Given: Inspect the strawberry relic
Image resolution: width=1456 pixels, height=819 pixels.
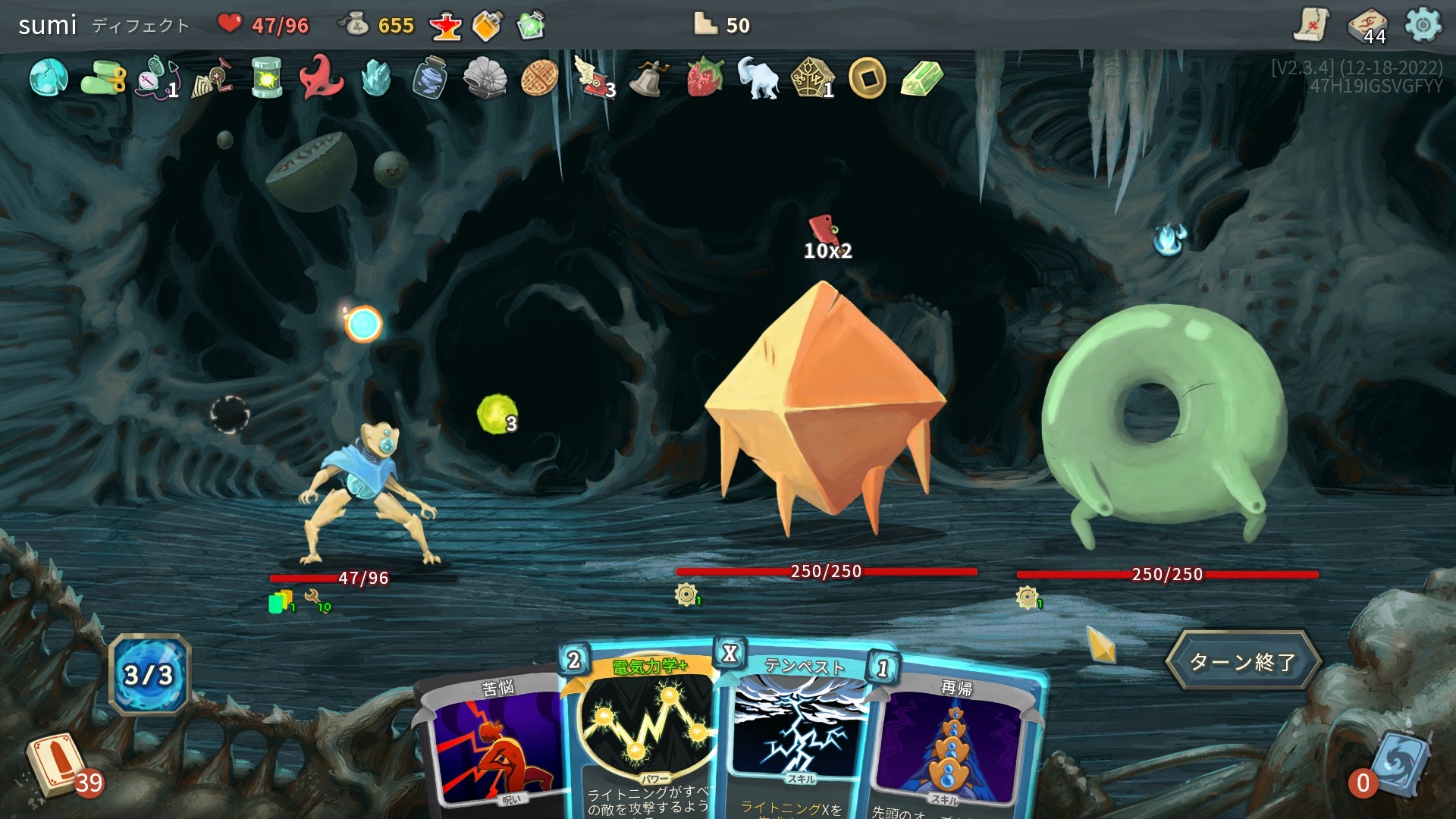Looking at the screenshot, I should click(x=704, y=77).
